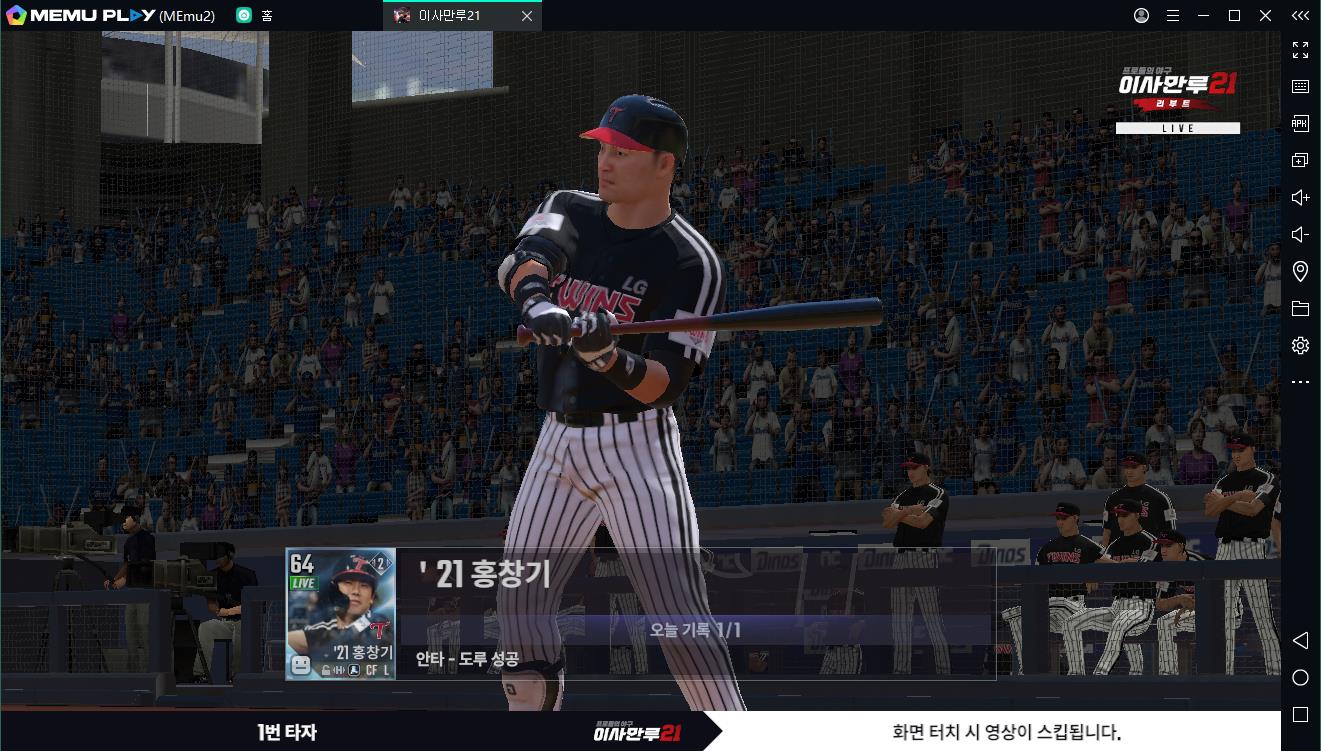This screenshot has height=751, width=1321.
Task: Click the Android back triangle button
Action: [x=1300, y=640]
